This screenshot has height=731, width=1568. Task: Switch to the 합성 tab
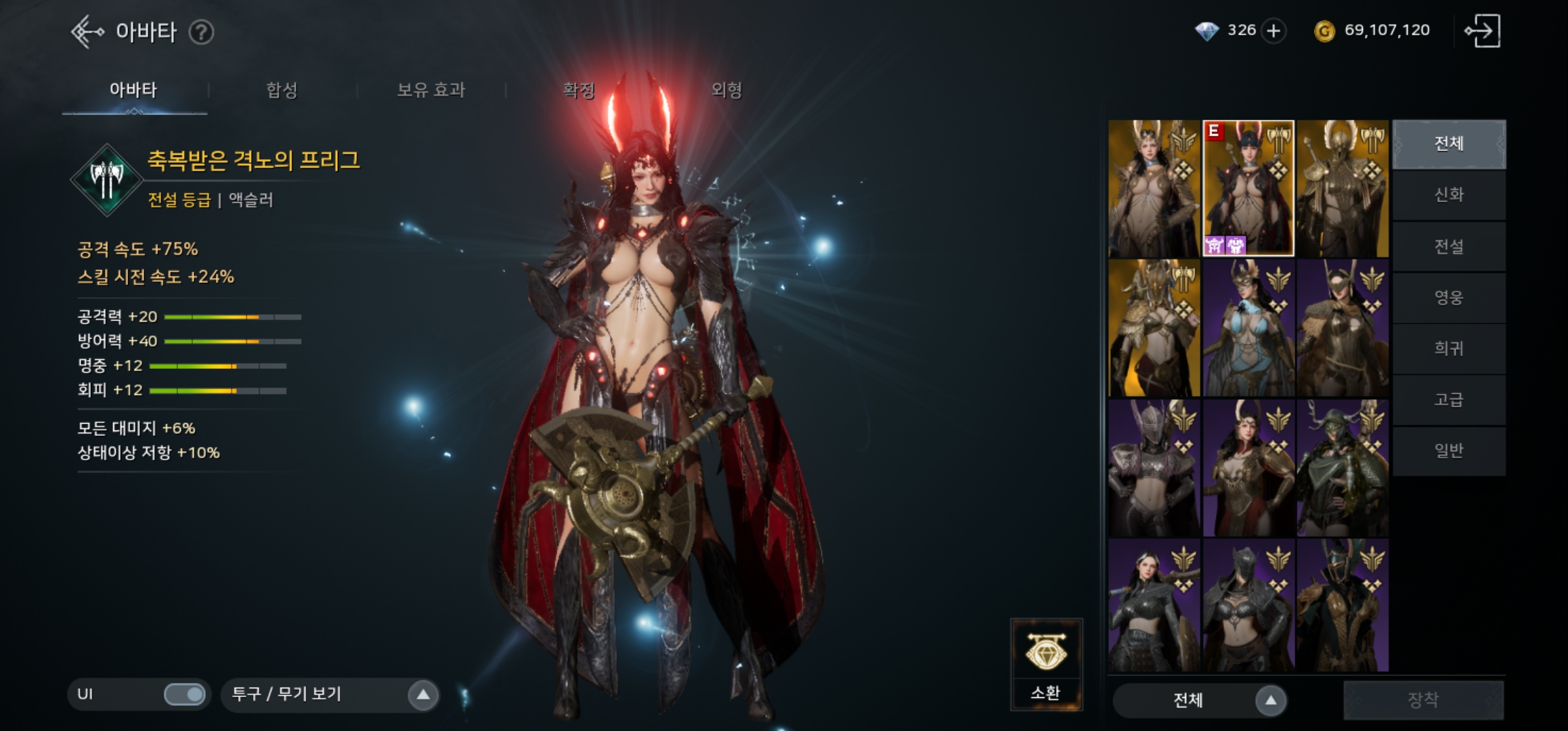tap(282, 90)
